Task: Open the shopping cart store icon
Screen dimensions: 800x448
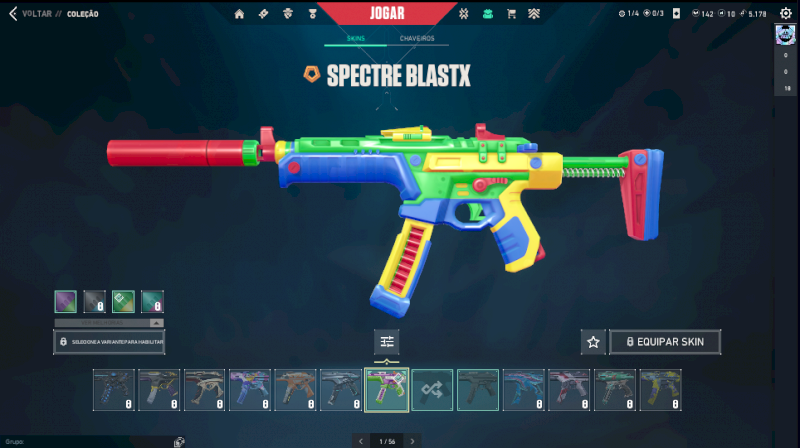Action: [511, 14]
